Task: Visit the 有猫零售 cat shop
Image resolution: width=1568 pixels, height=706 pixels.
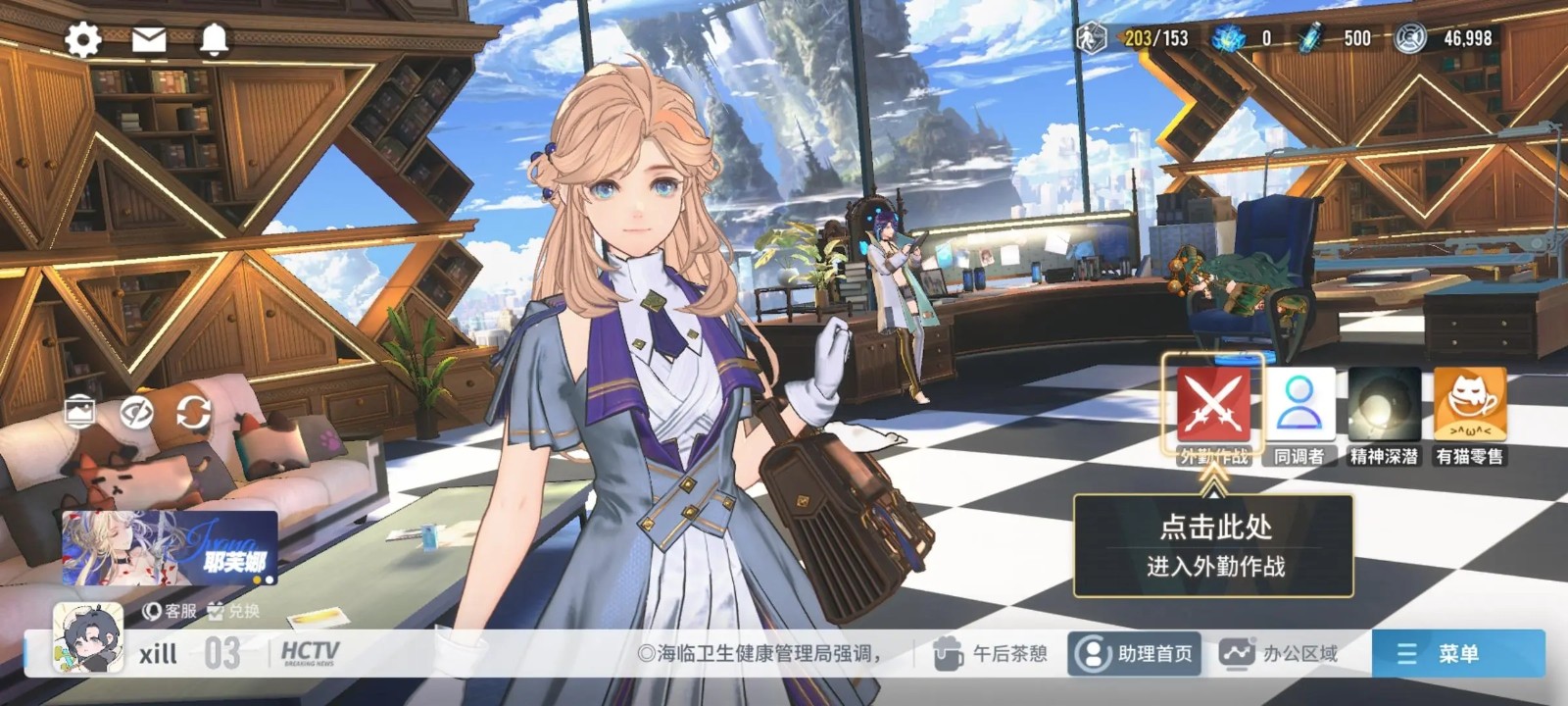Action: point(1469,407)
